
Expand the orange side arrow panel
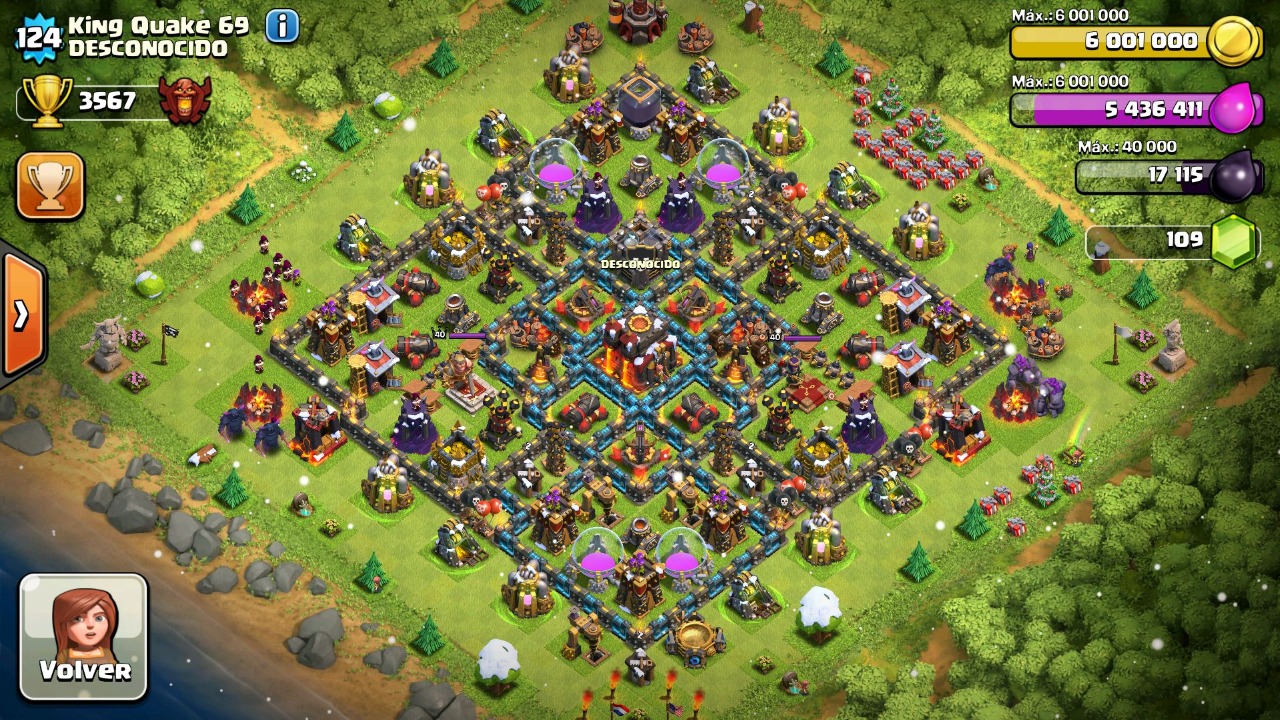click(x=21, y=314)
